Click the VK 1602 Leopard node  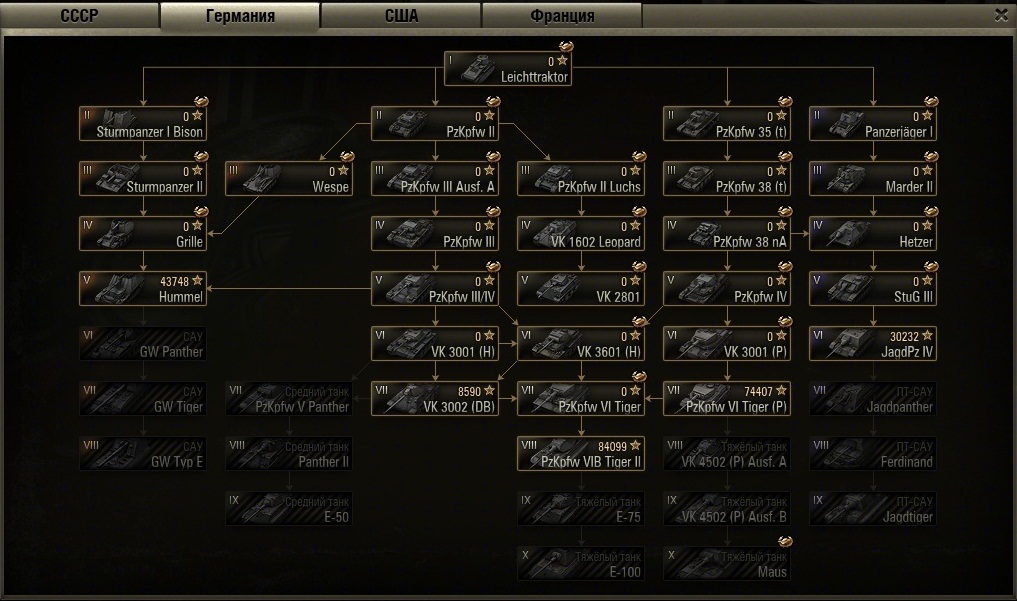pos(581,234)
